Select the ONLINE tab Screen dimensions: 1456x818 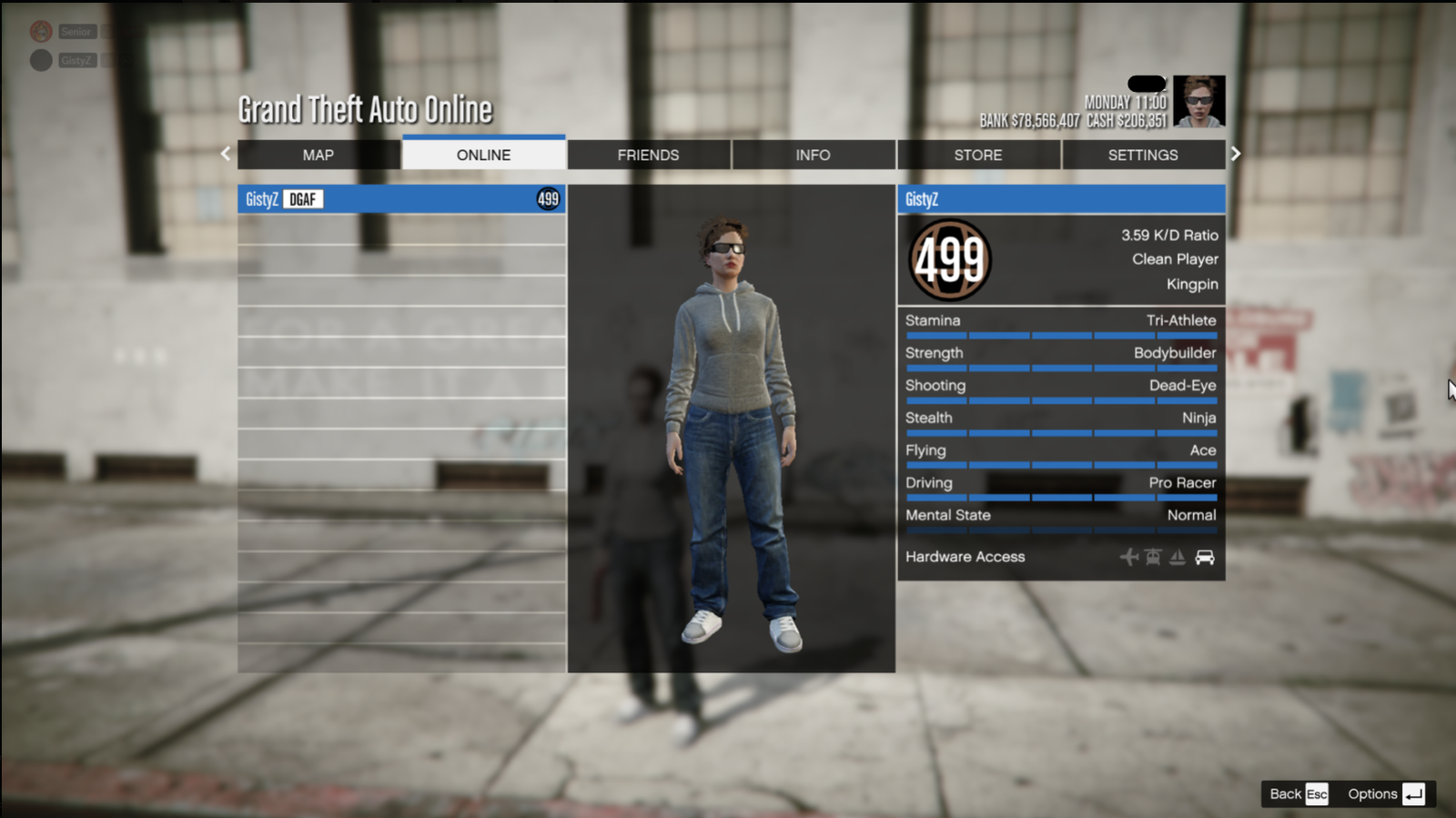click(x=483, y=155)
